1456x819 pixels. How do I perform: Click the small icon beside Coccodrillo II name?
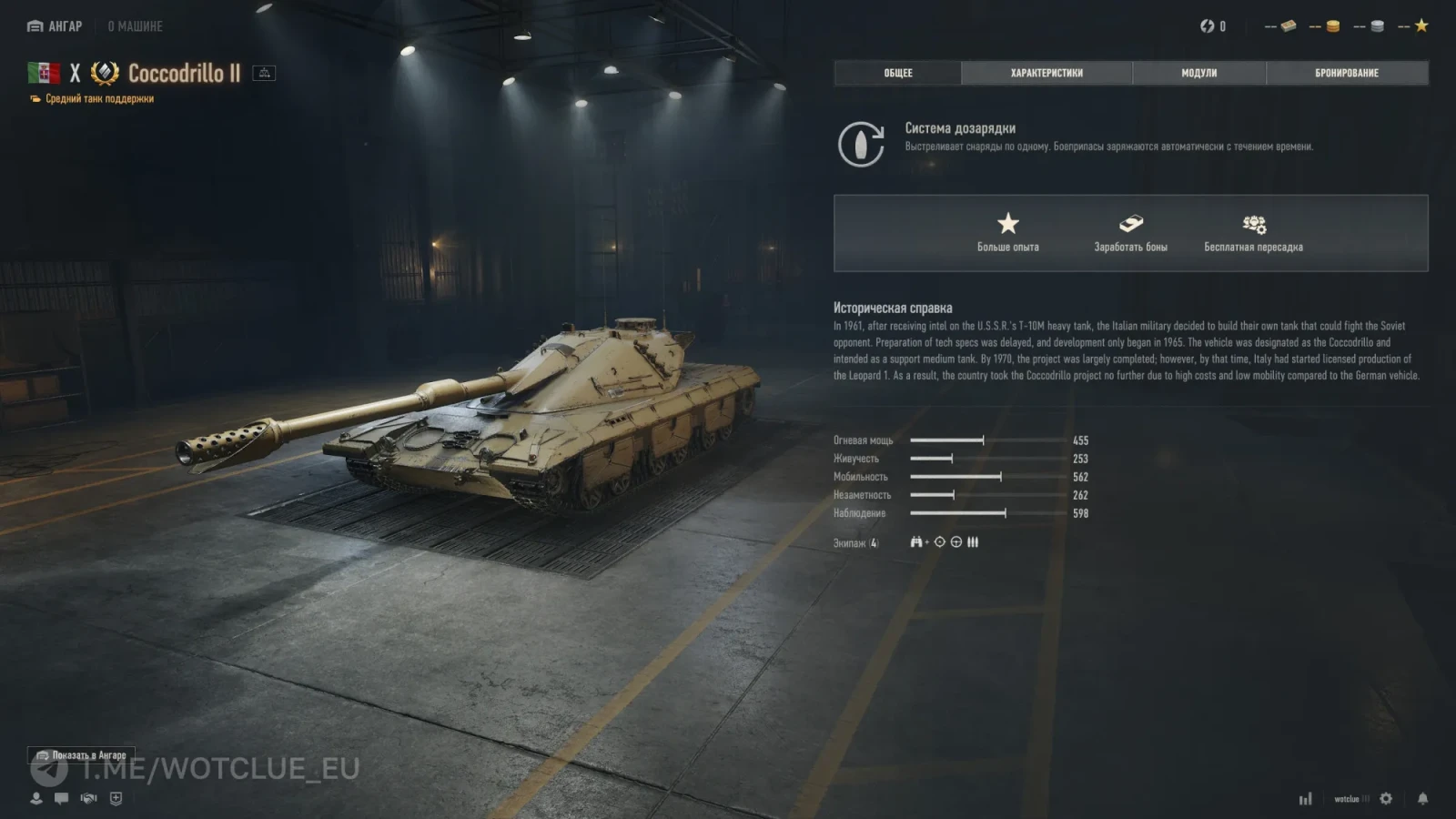[x=264, y=73]
